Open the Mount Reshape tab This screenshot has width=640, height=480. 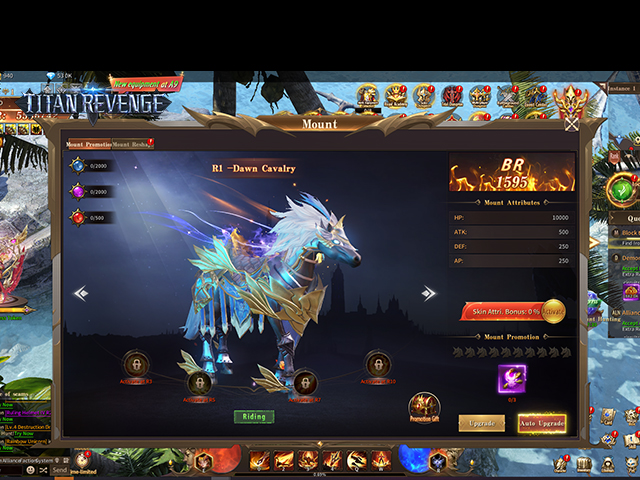pyautogui.click(x=132, y=144)
